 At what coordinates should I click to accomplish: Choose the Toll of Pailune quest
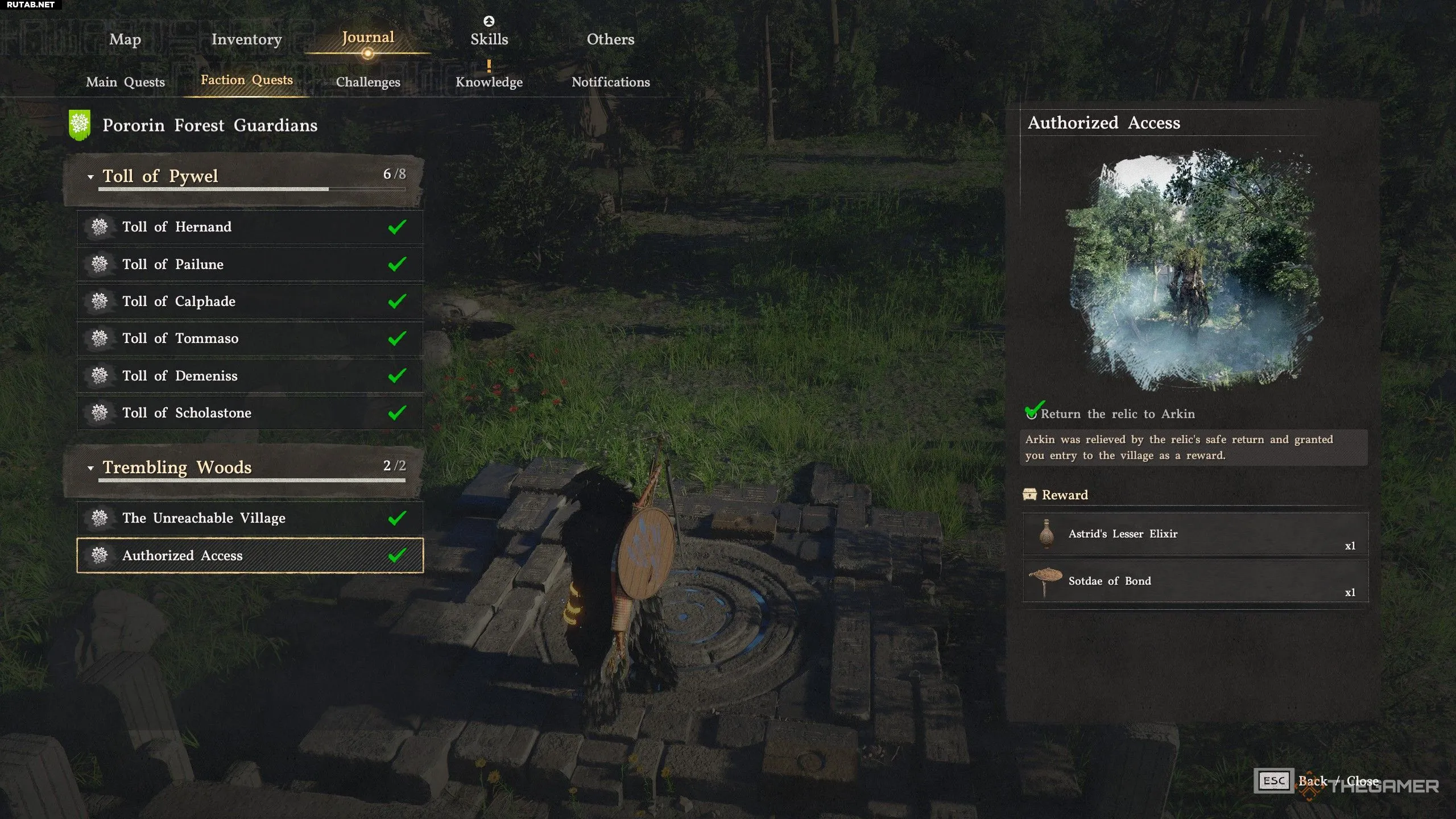(249, 264)
